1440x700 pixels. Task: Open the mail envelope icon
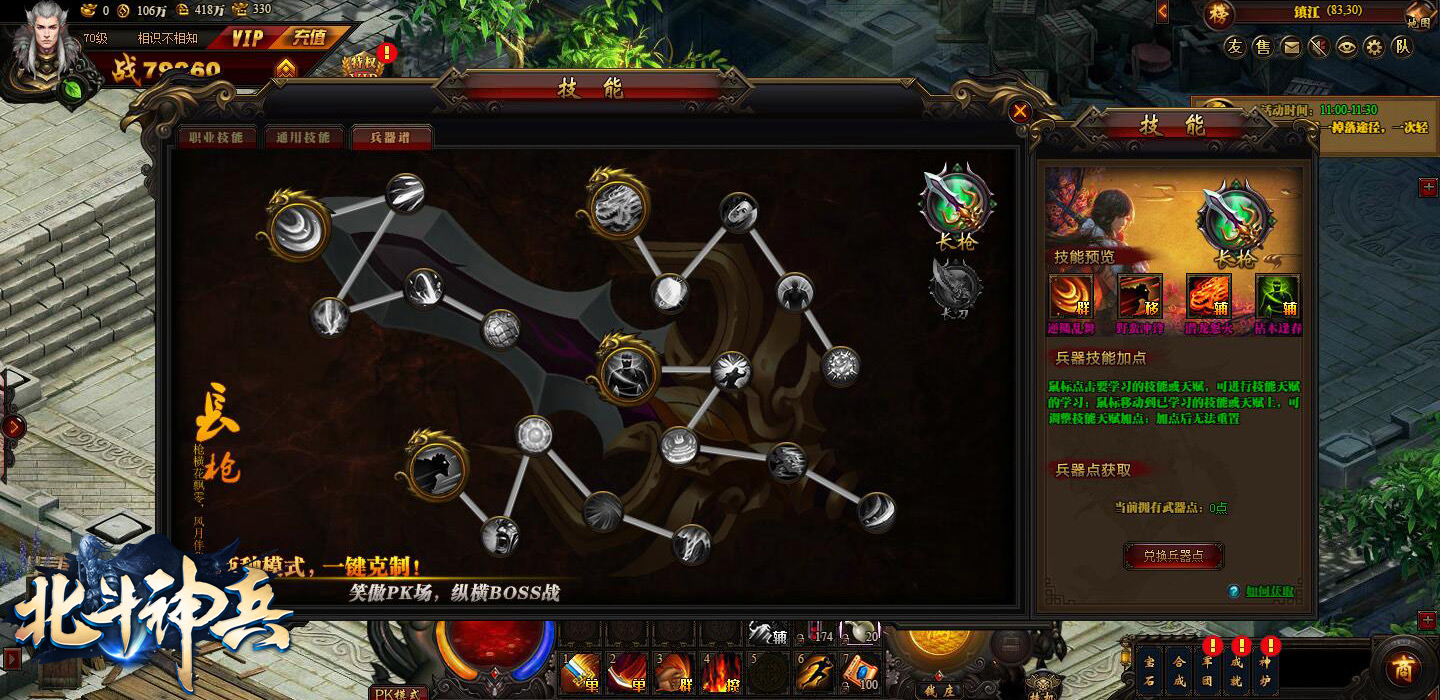pos(1292,46)
